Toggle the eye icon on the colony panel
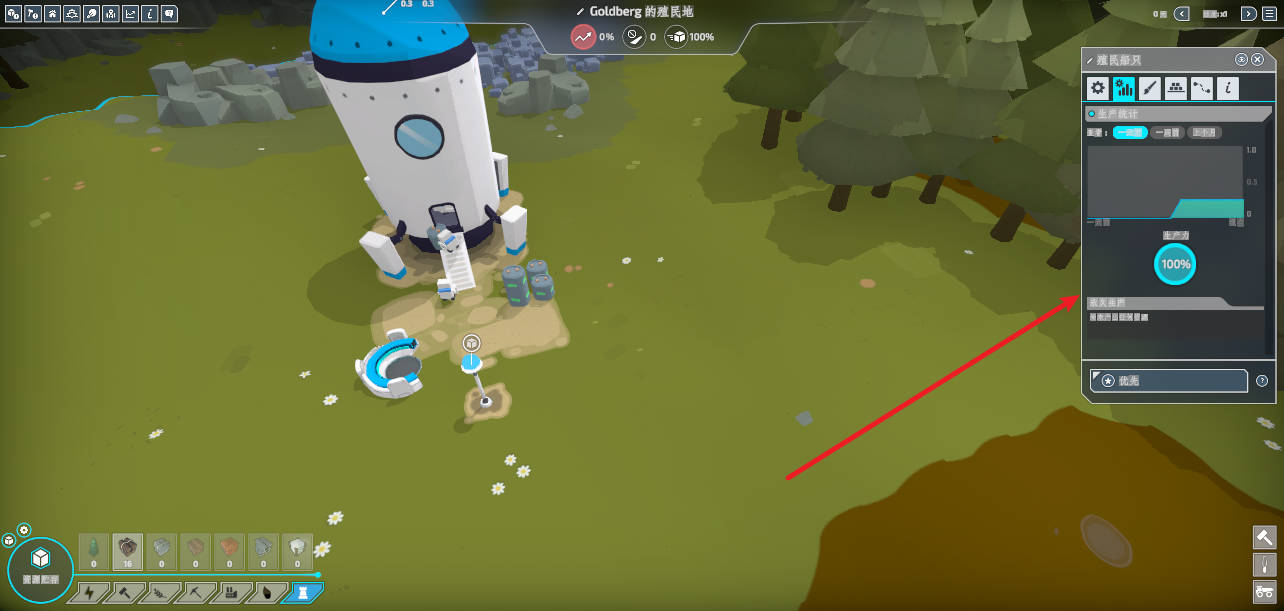 click(1242, 60)
